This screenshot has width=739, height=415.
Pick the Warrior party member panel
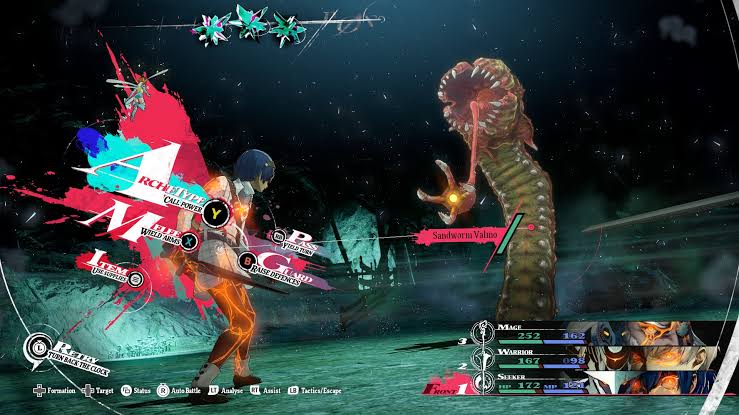601,358
